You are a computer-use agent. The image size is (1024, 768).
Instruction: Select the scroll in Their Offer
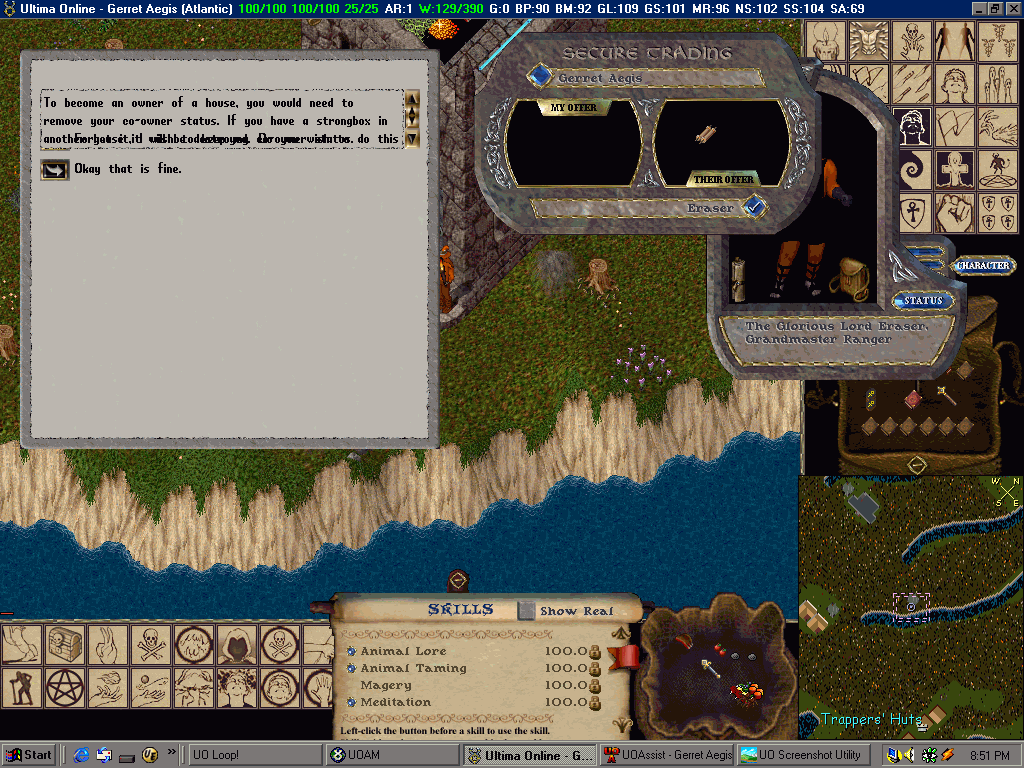707,134
